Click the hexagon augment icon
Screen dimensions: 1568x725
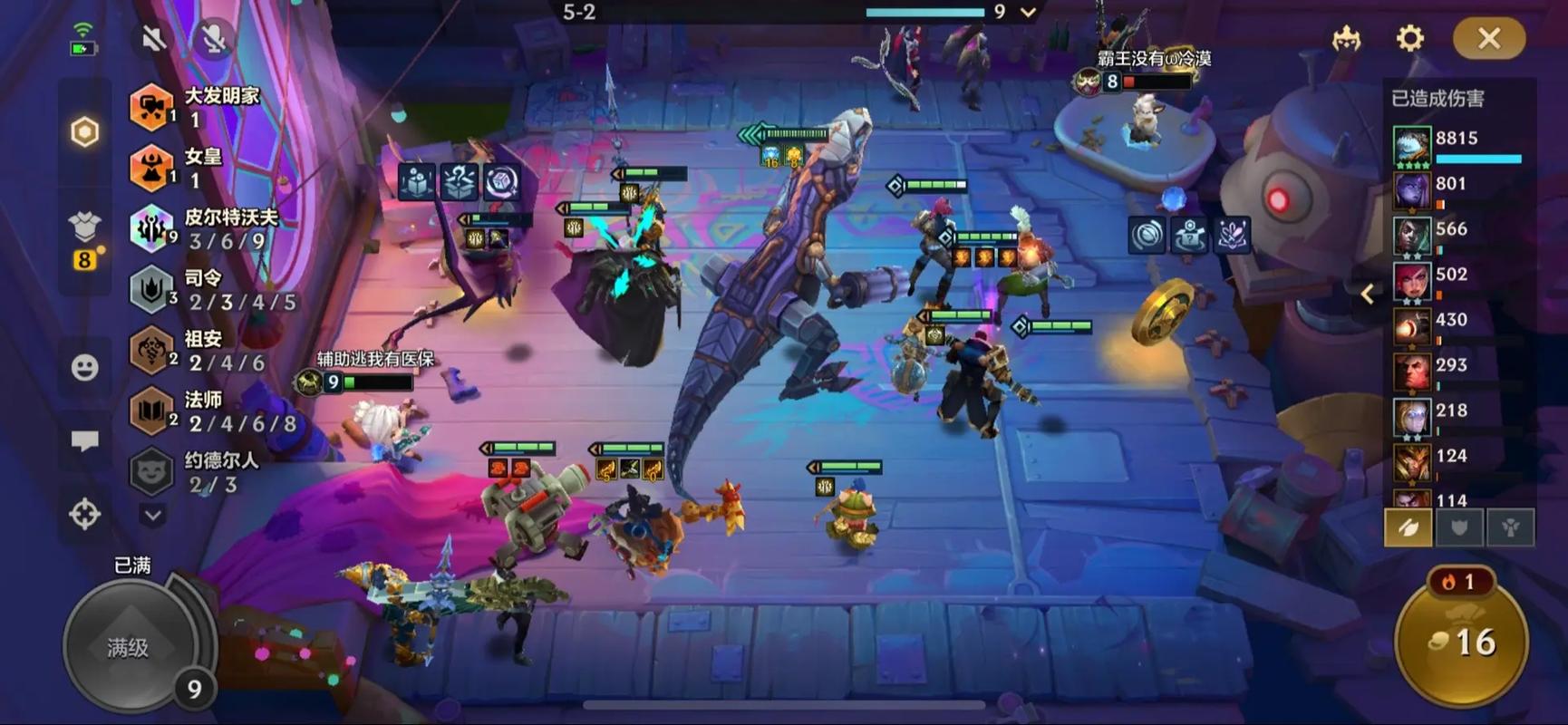pos(84,132)
